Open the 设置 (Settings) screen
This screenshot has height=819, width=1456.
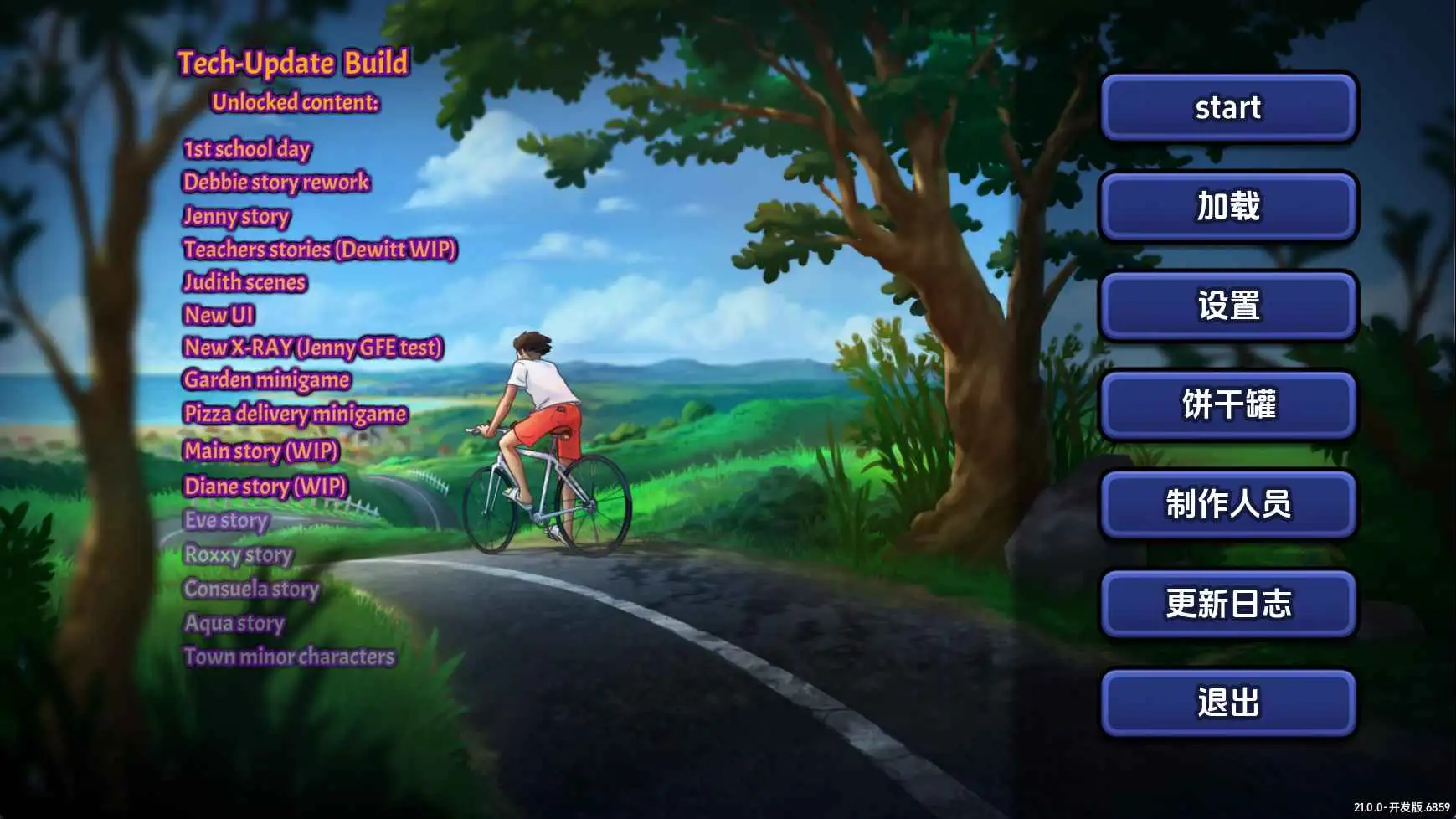(1227, 307)
